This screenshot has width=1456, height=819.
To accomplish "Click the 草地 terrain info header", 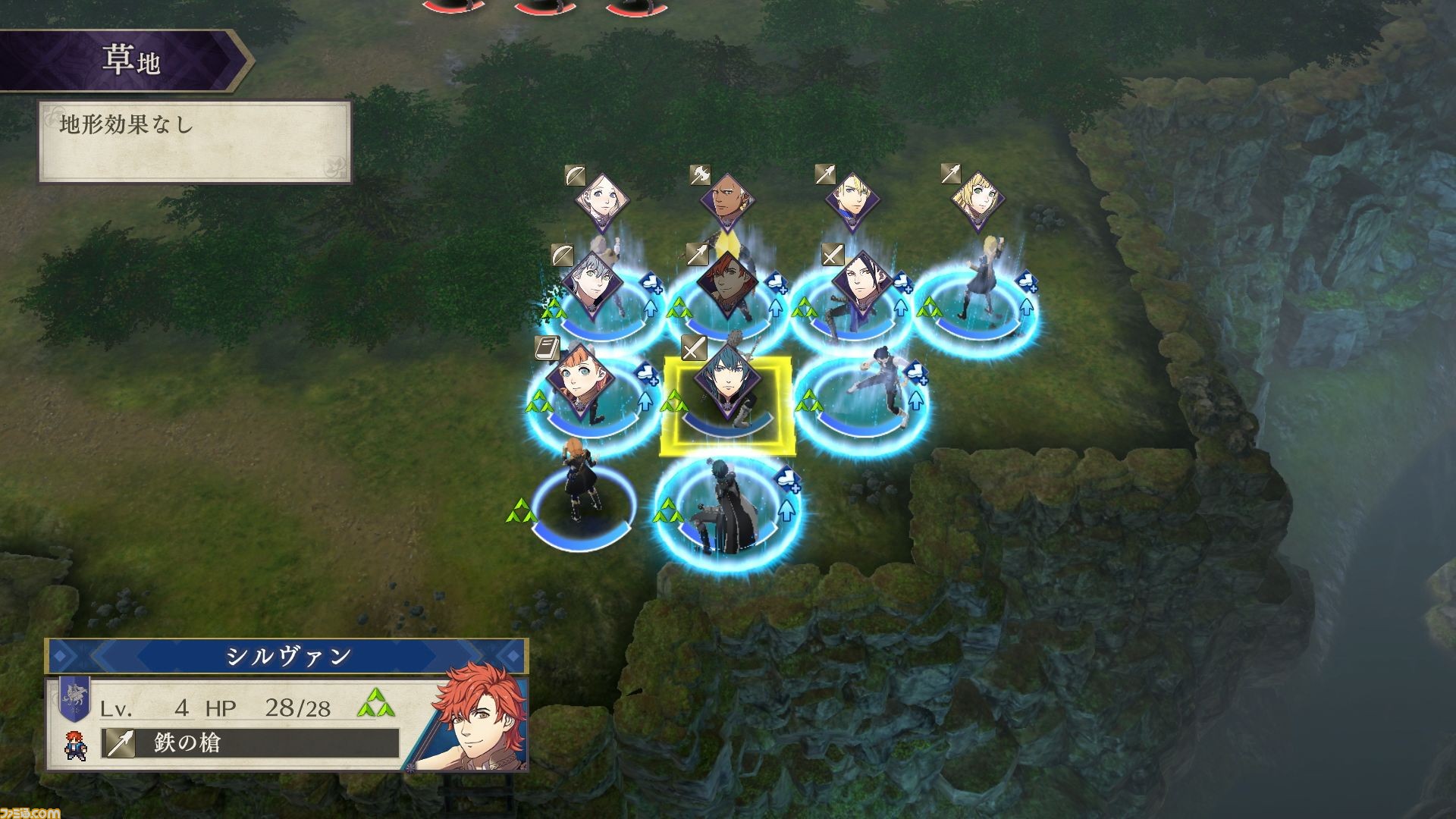I will tap(130, 61).
